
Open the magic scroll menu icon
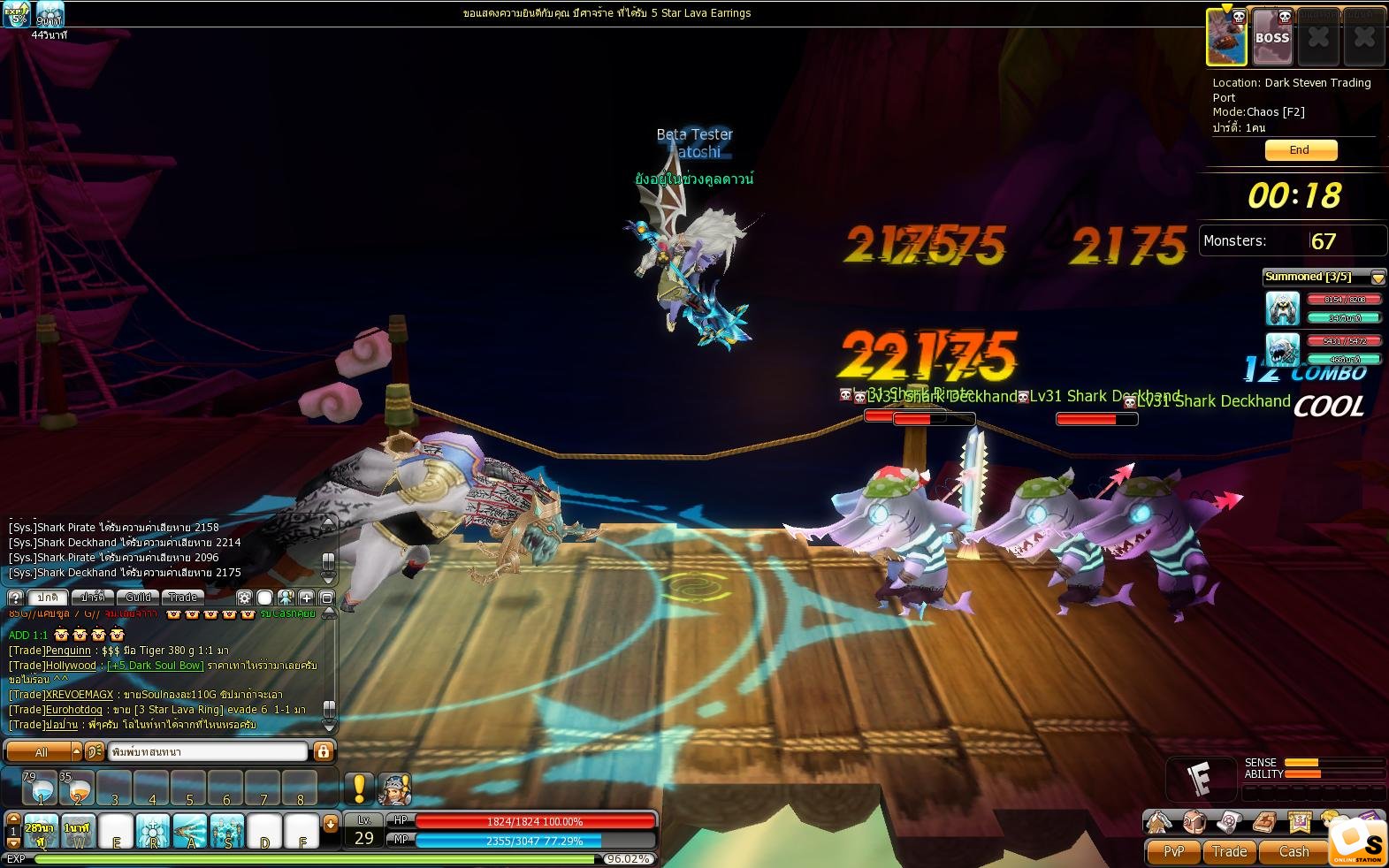1229,822
